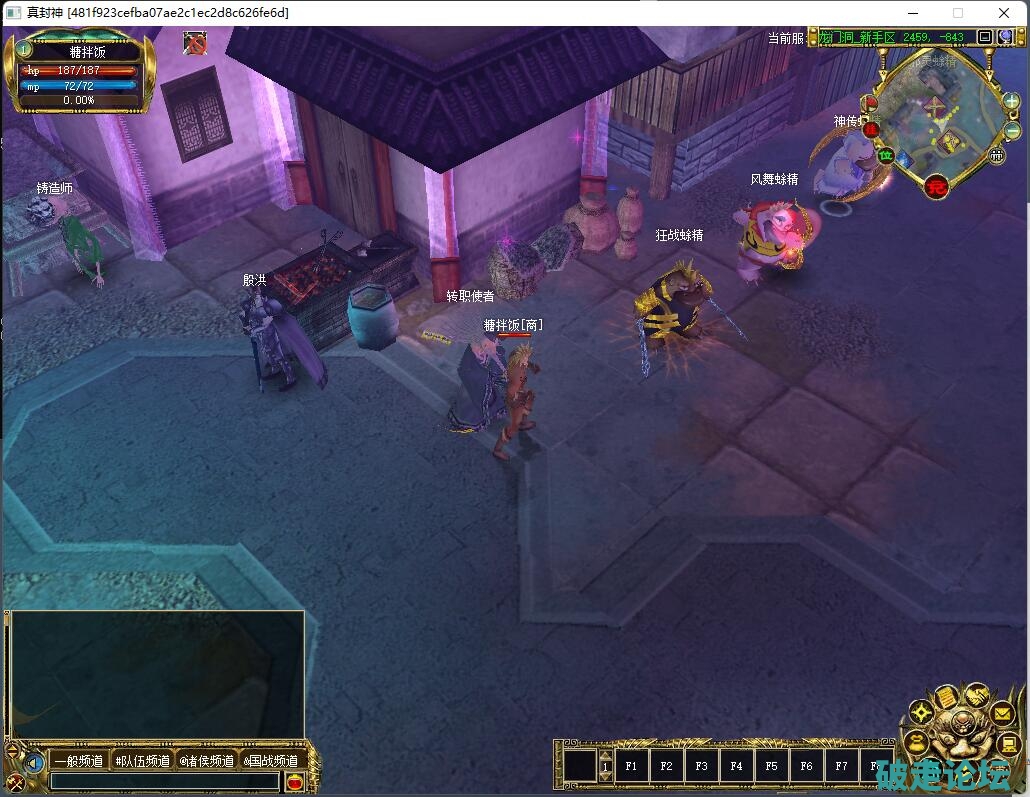Switch to the 一般频道 chat channel
The height and width of the screenshot is (797, 1030).
pos(79,761)
